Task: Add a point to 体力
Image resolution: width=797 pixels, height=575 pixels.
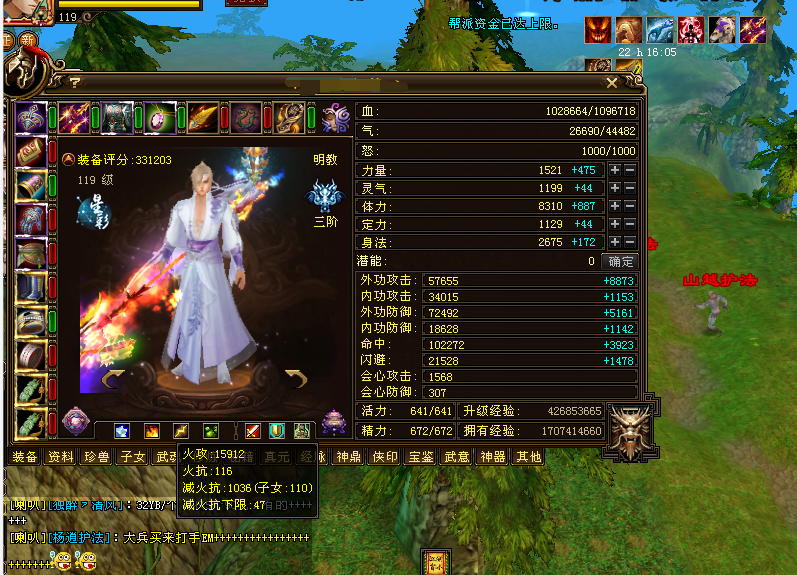Action: point(614,207)
